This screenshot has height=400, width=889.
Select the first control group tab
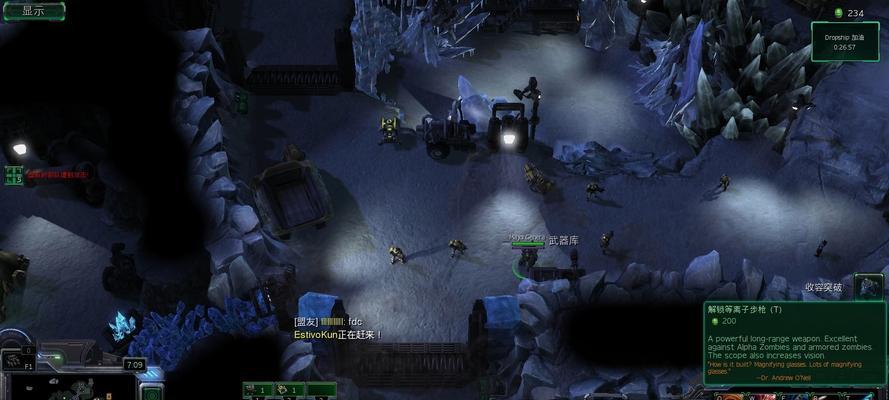tap(258, 389)
